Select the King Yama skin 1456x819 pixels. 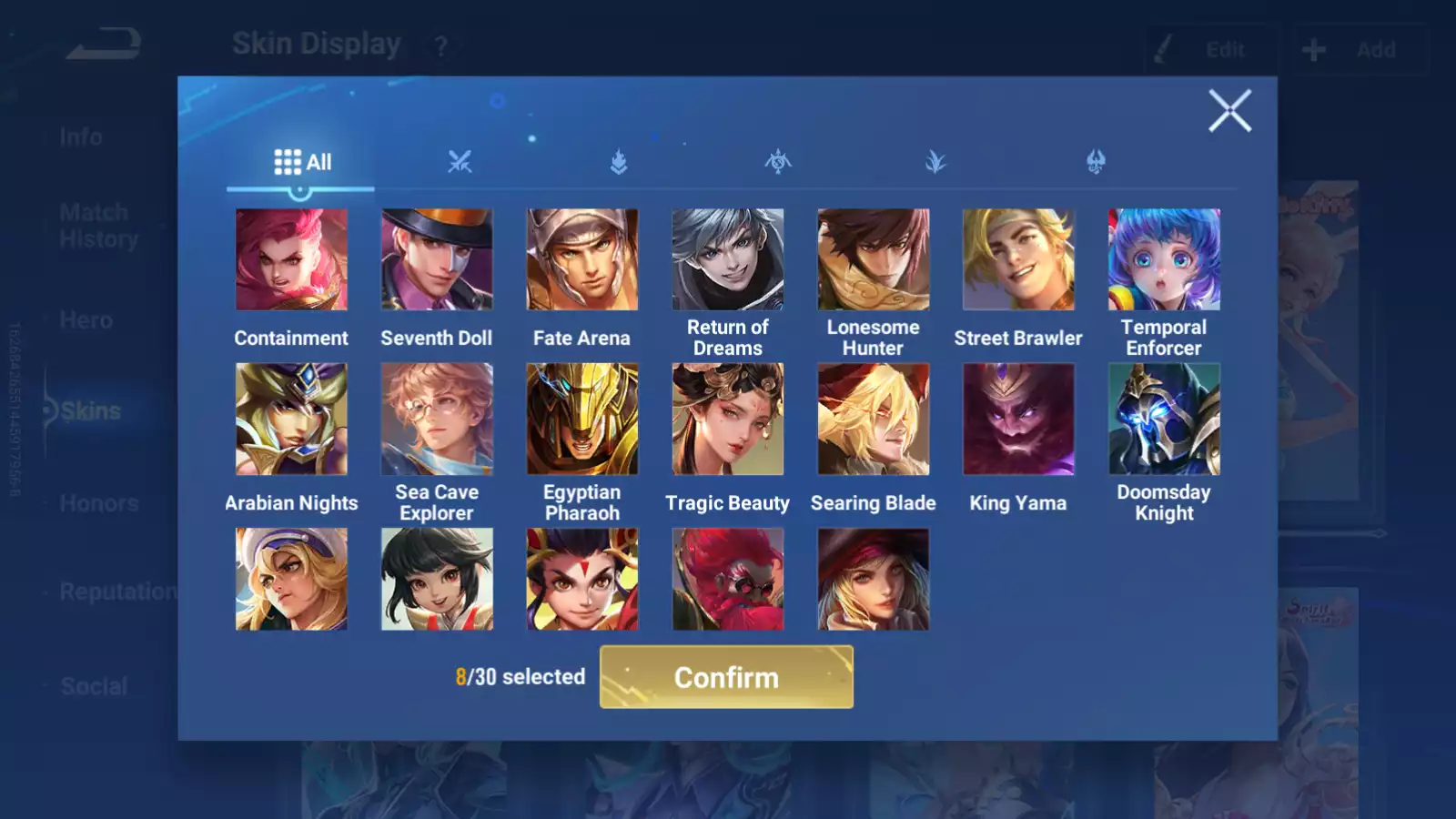click(x=1018, y=420)
